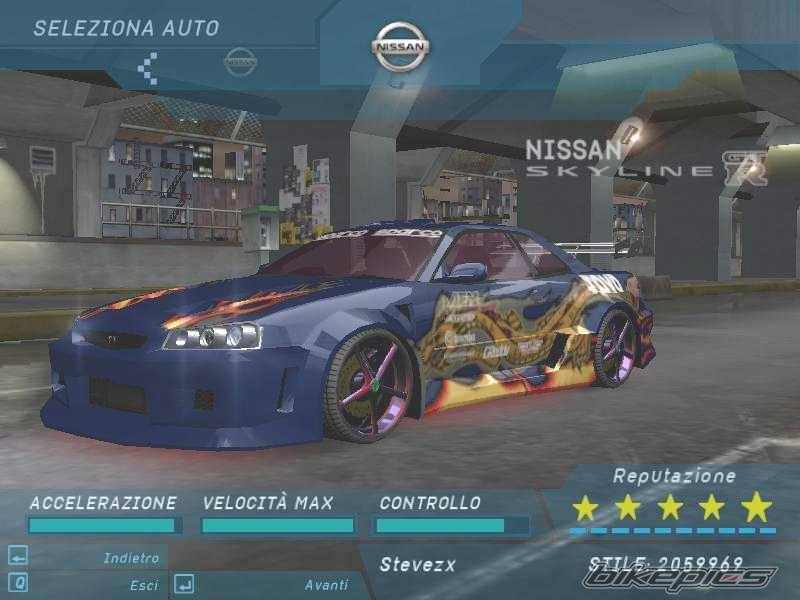Exit the menu using Esci
The height and width of the screenshot is (600, 800).
[x=143, y=585]
